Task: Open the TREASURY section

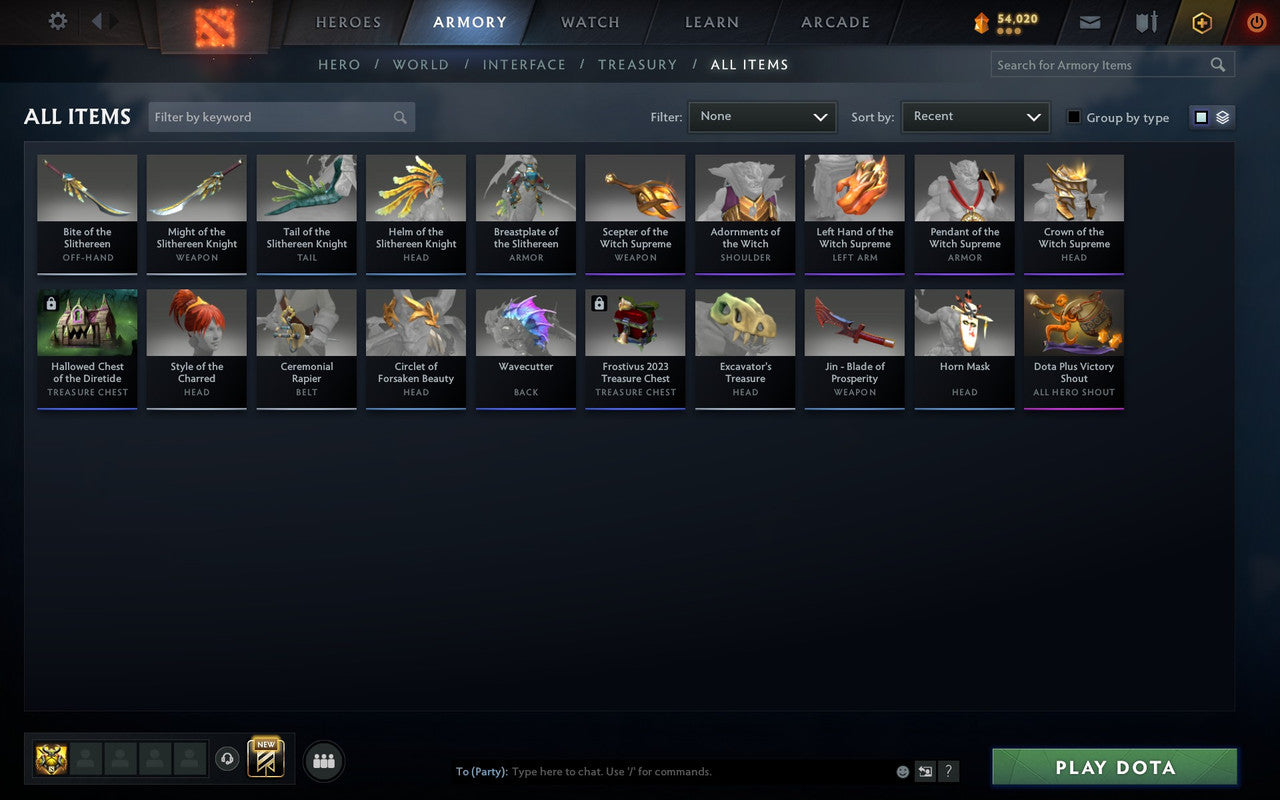Action: point(637,64)
